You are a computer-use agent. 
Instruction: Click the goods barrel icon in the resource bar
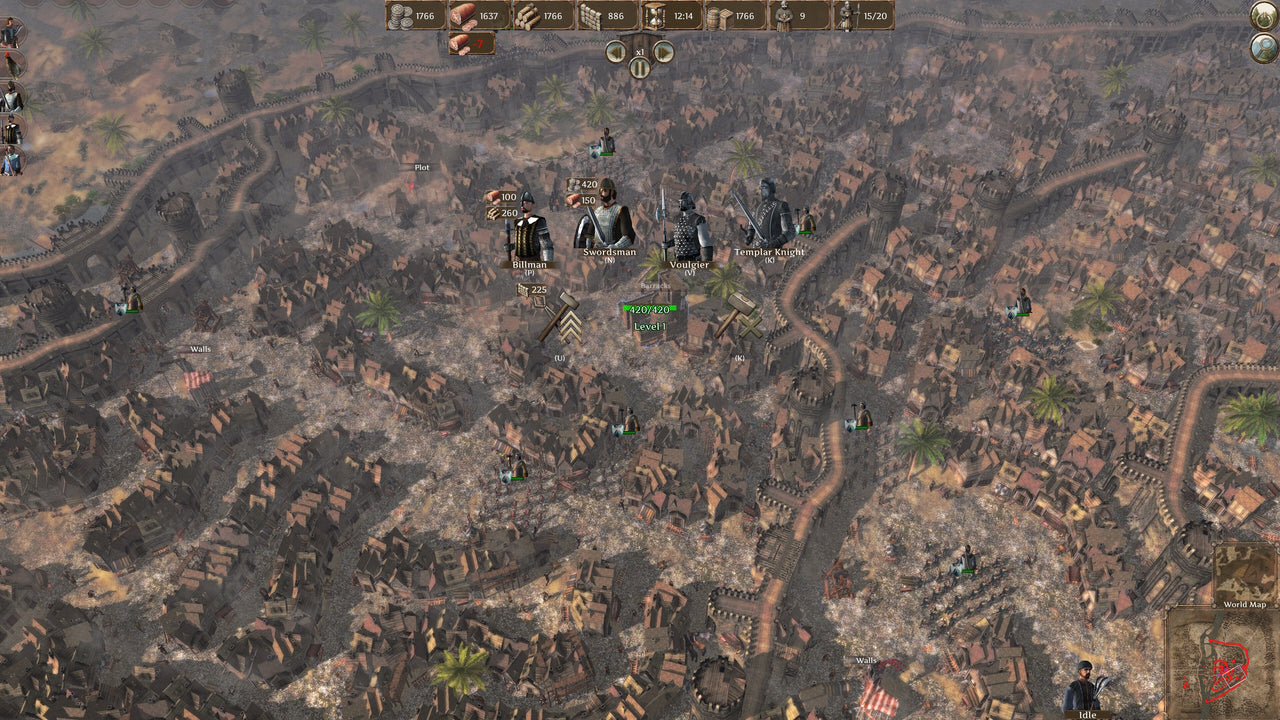[718, 16]
